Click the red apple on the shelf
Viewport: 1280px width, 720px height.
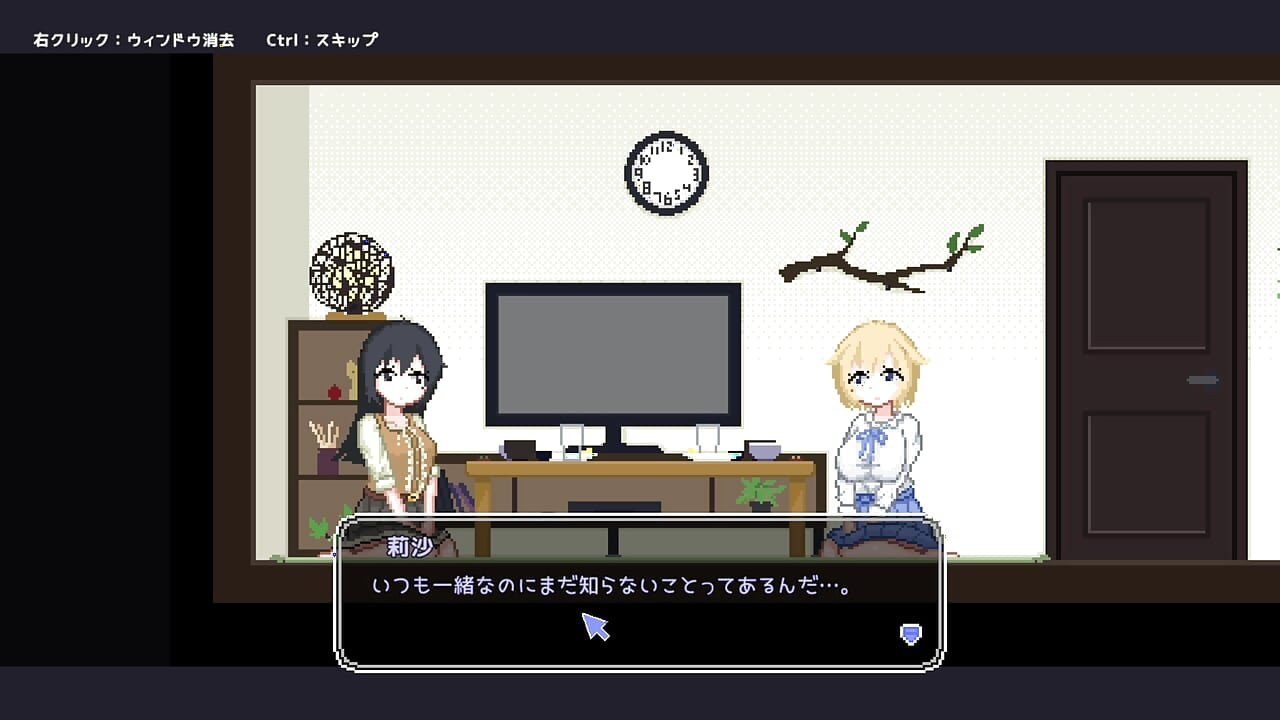click(x=333, y=393)
